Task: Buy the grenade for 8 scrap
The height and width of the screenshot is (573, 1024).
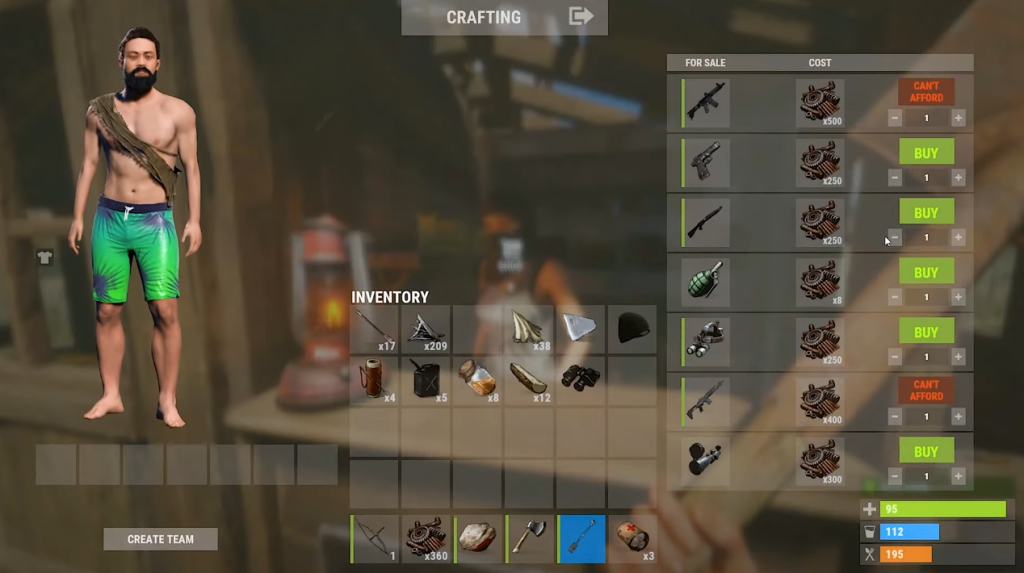Action: click(926, 272)
